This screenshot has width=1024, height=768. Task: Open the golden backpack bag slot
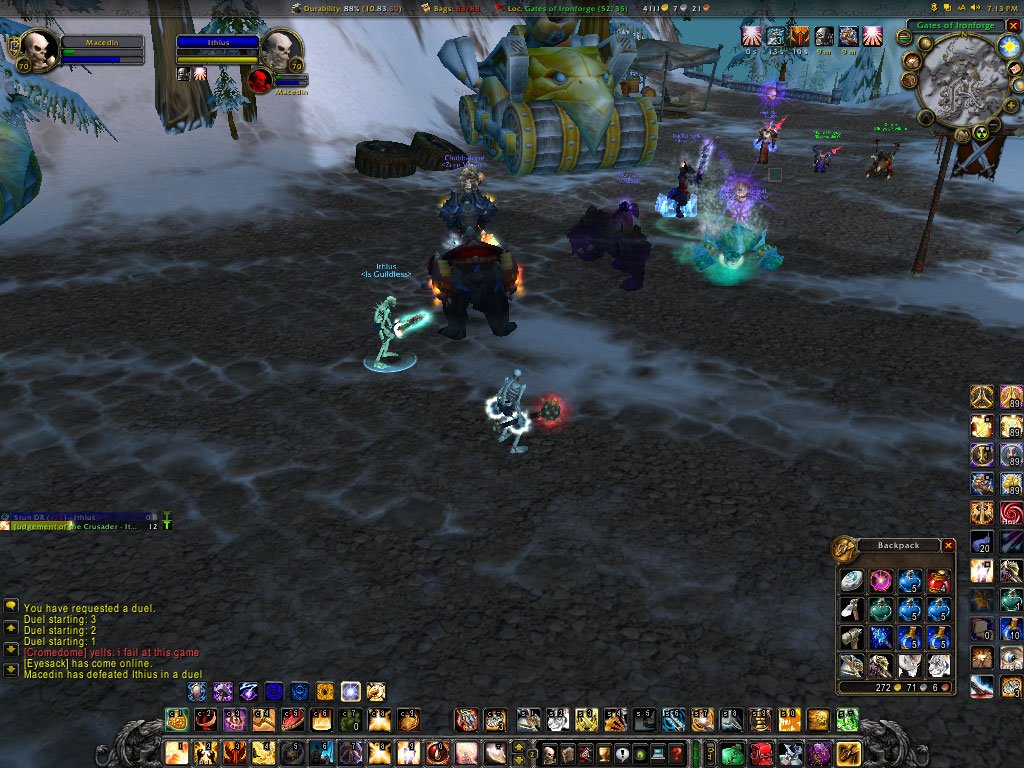848,754
